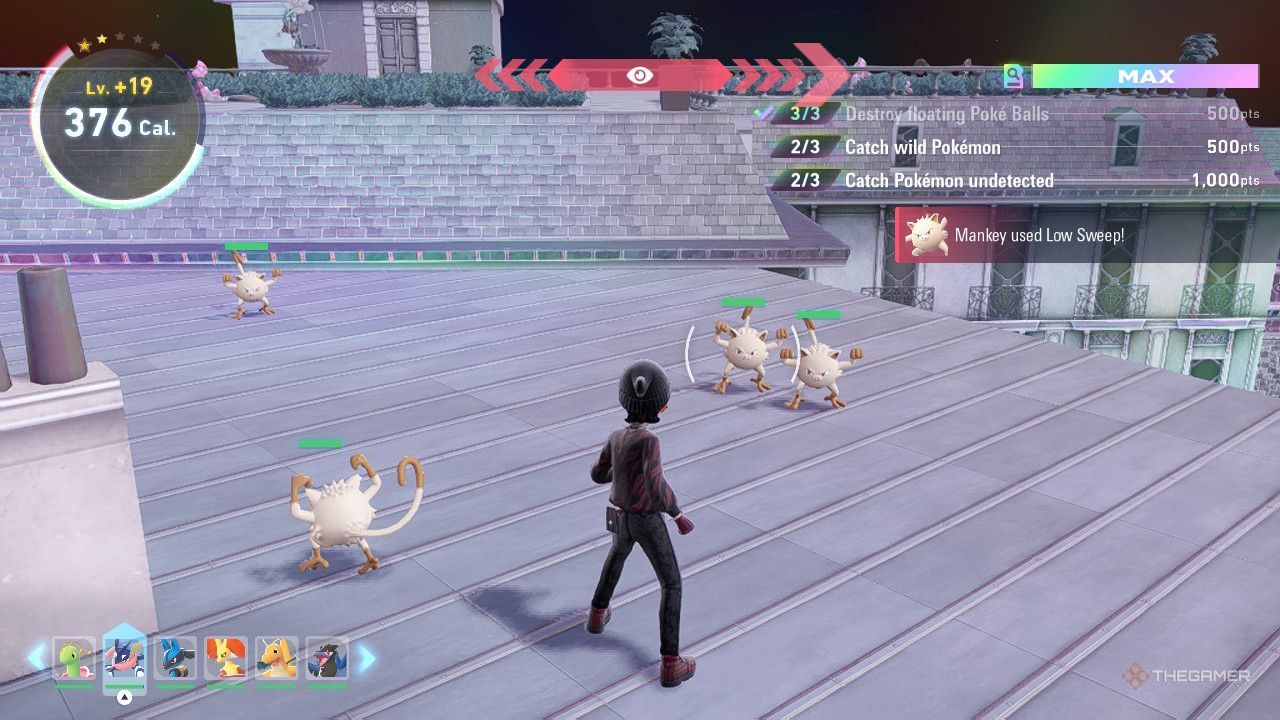This screenshot has width=1280, height=720.
Task: Switch to Lucario in the party bar
Action: coord(175,659)
